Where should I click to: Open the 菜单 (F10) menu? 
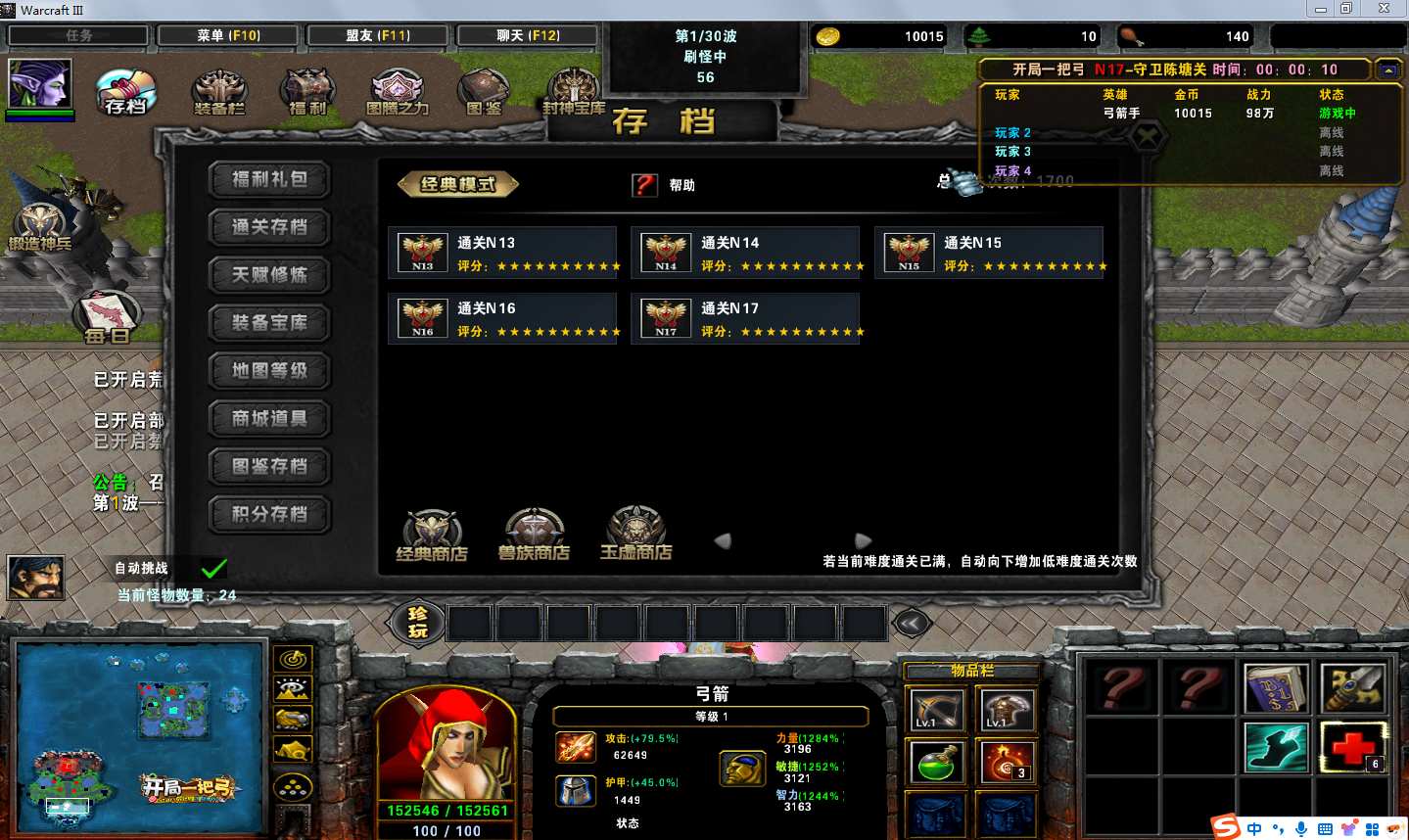pos(228,36)
